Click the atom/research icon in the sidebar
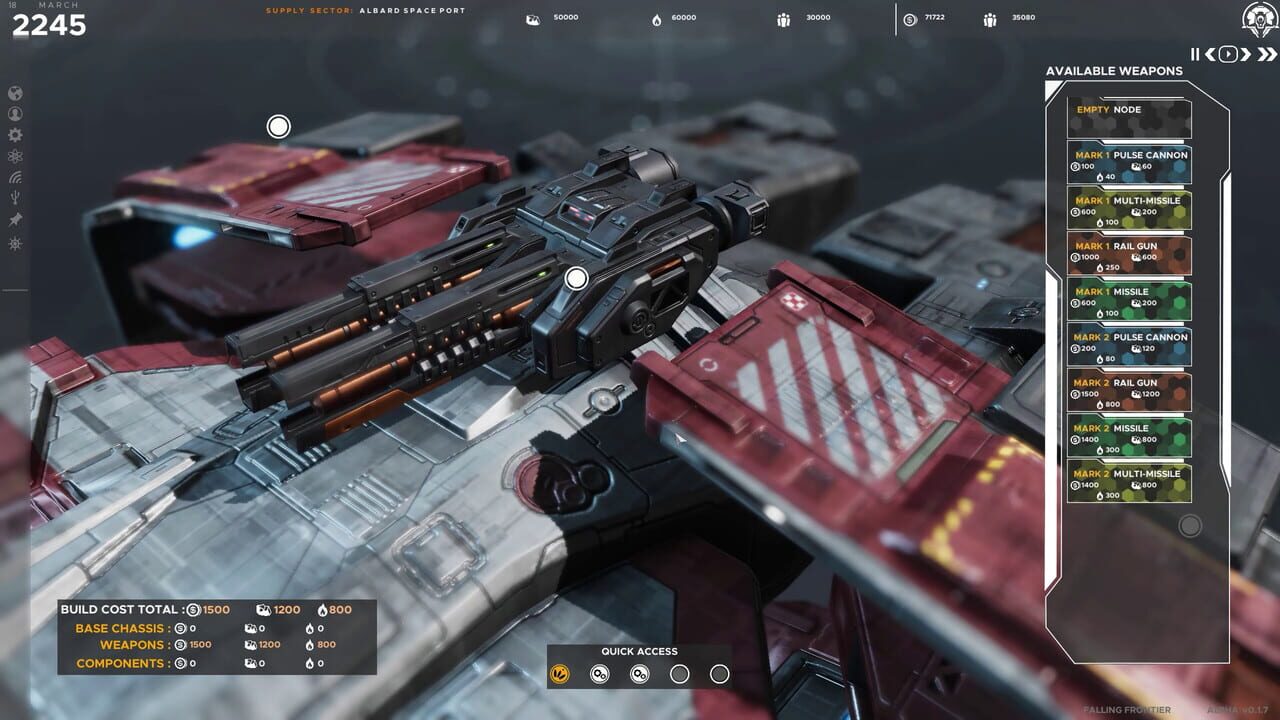This screenshot has width=1280, height=720. click(x=15, y=155)
